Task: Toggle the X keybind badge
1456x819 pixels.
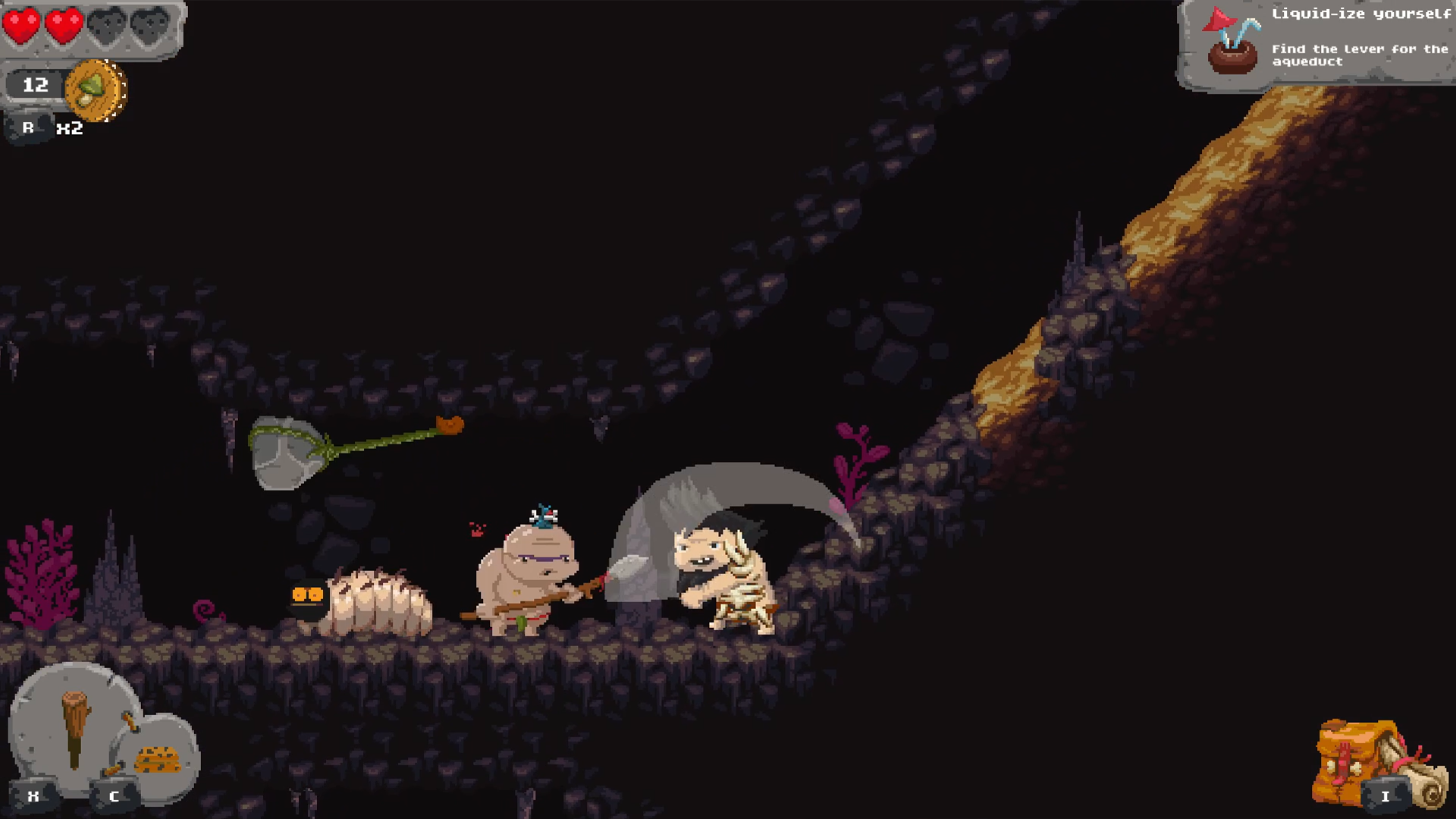Action: coord(32,797)
